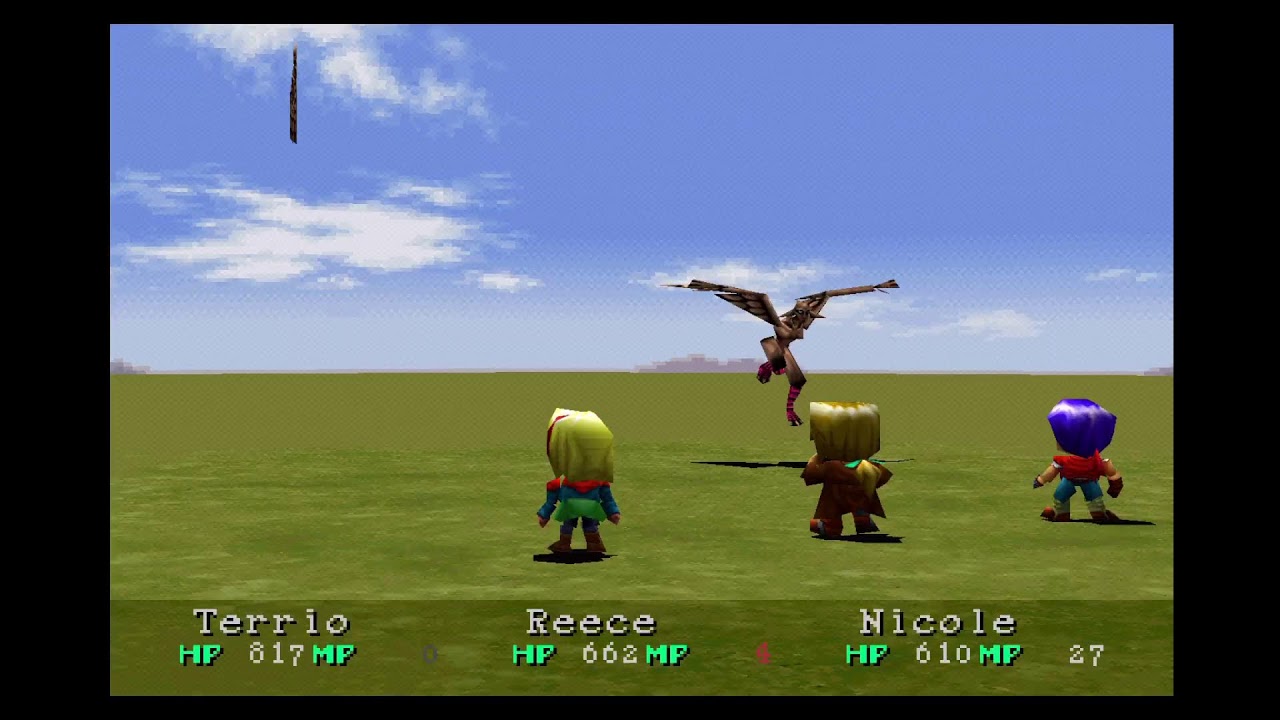The image size is (1280, 720).
Task: Select Reece's name in the status bar
Action: (592, 622)
